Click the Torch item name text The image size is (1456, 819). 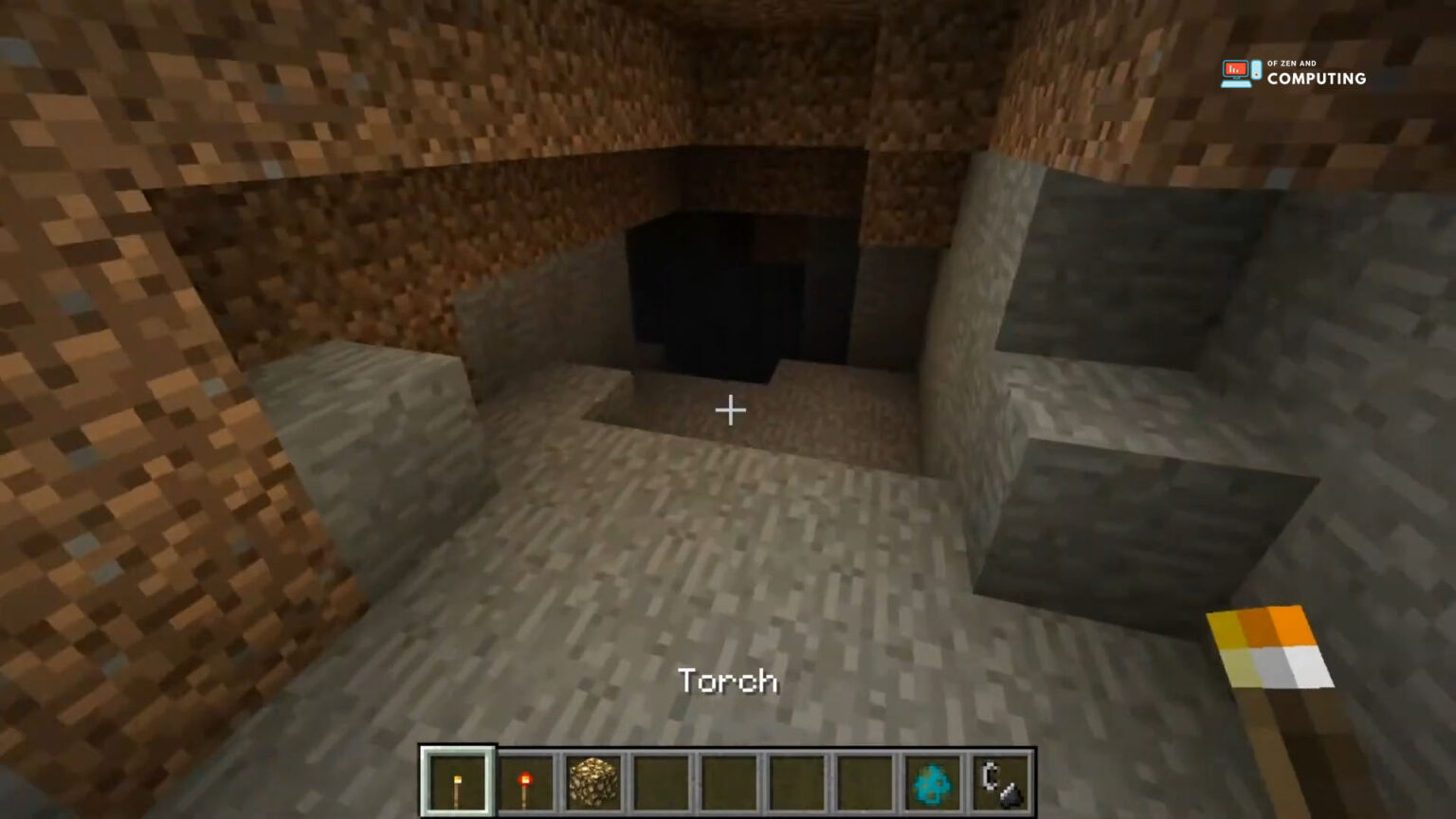click(x=729, y=681)
